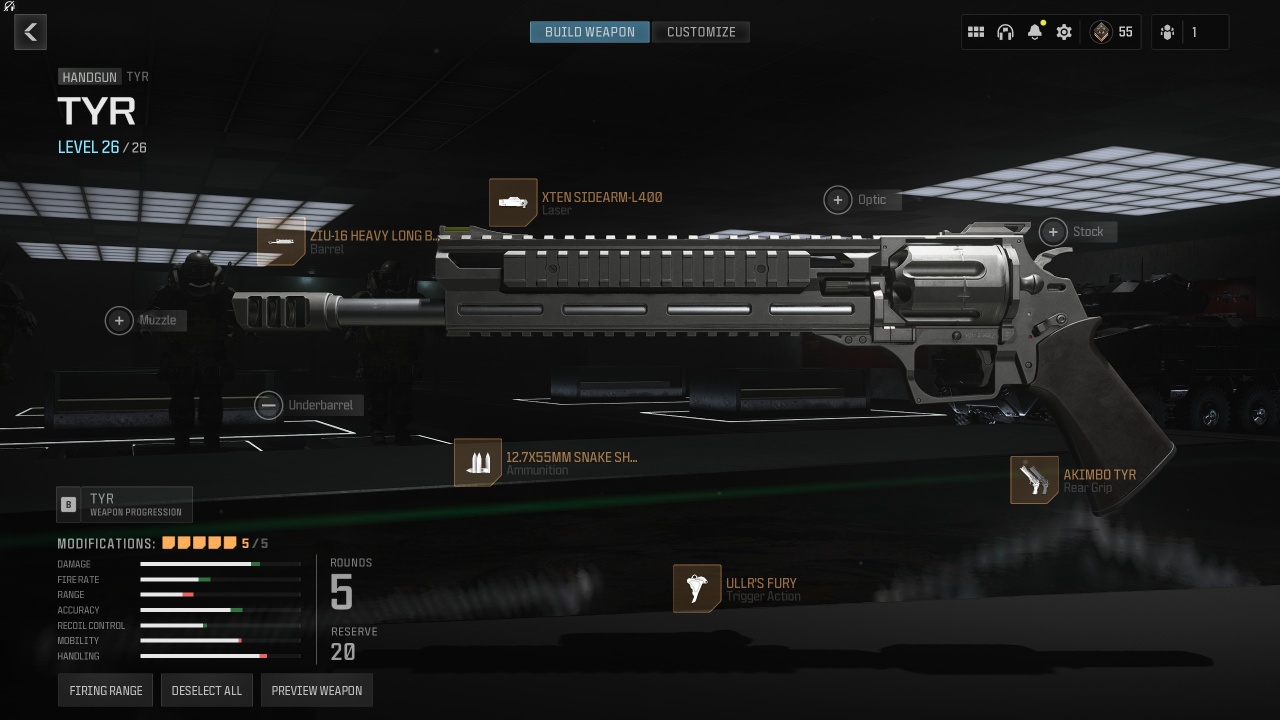
Task: Open the headset voice chat icon
Action: 1005,32
